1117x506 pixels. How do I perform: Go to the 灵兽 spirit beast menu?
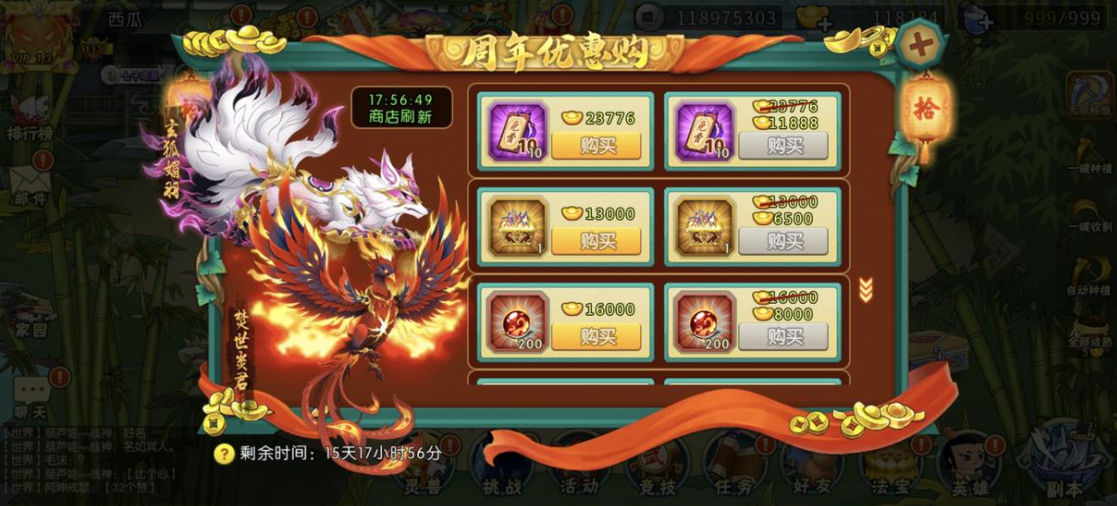click(423, 470)
